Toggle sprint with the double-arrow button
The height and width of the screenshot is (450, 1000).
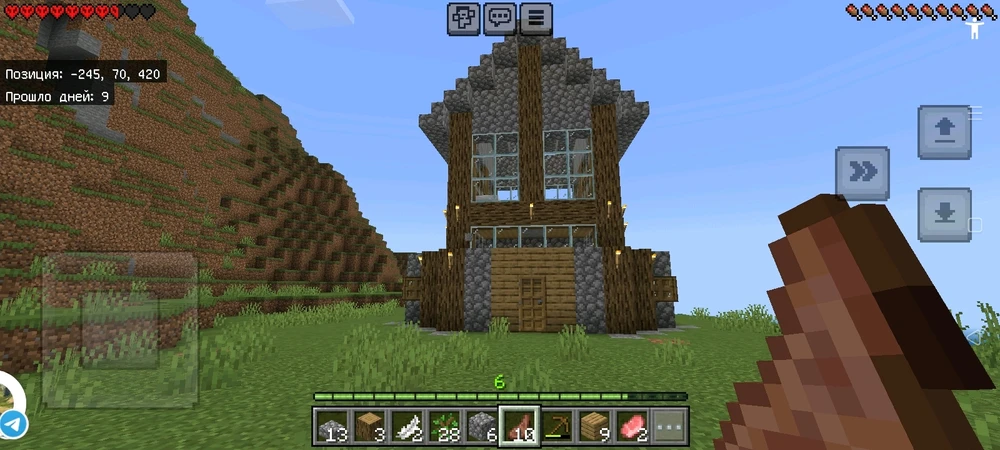pos(862,173)
